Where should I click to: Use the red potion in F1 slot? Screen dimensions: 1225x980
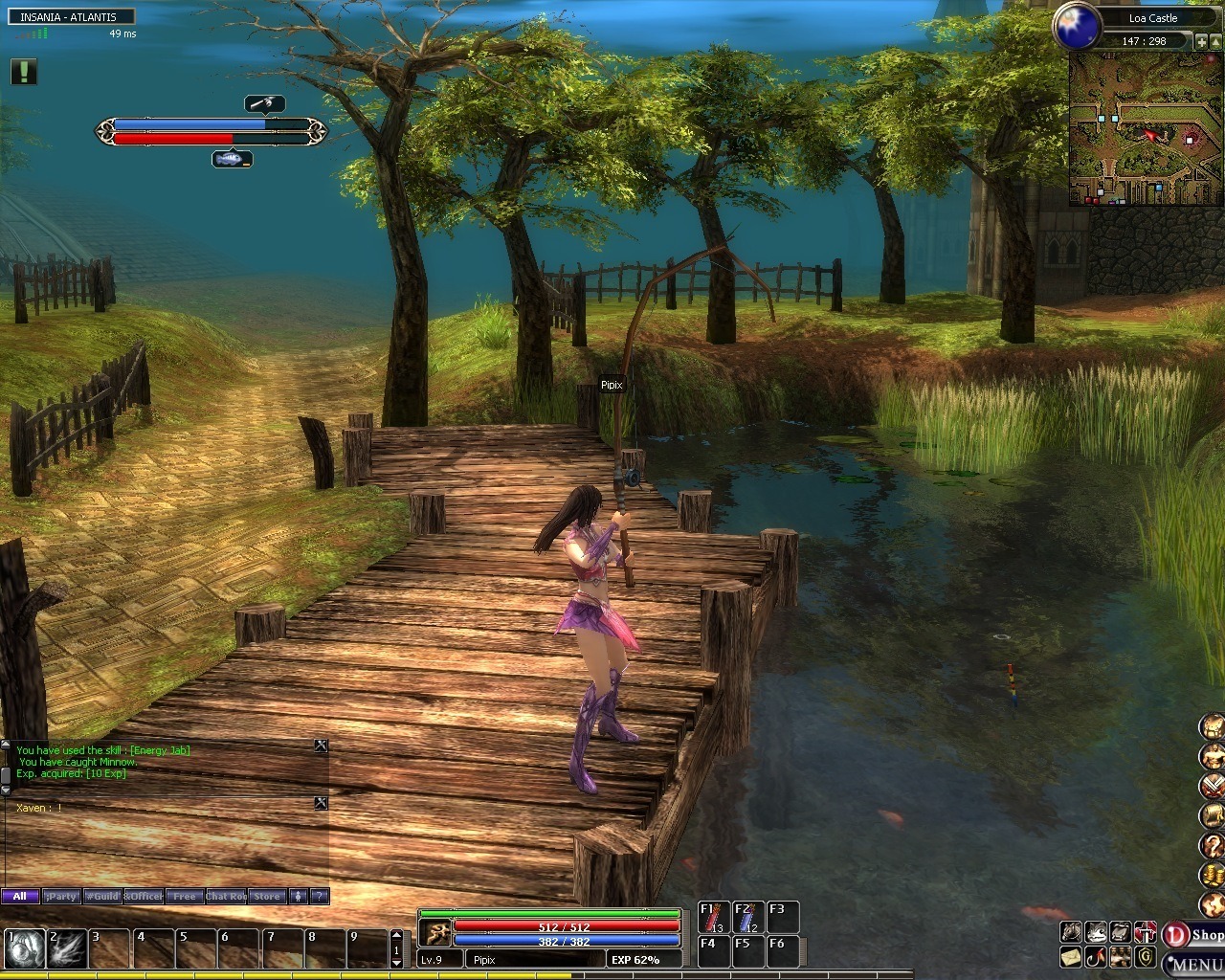[x=713, y=917]
